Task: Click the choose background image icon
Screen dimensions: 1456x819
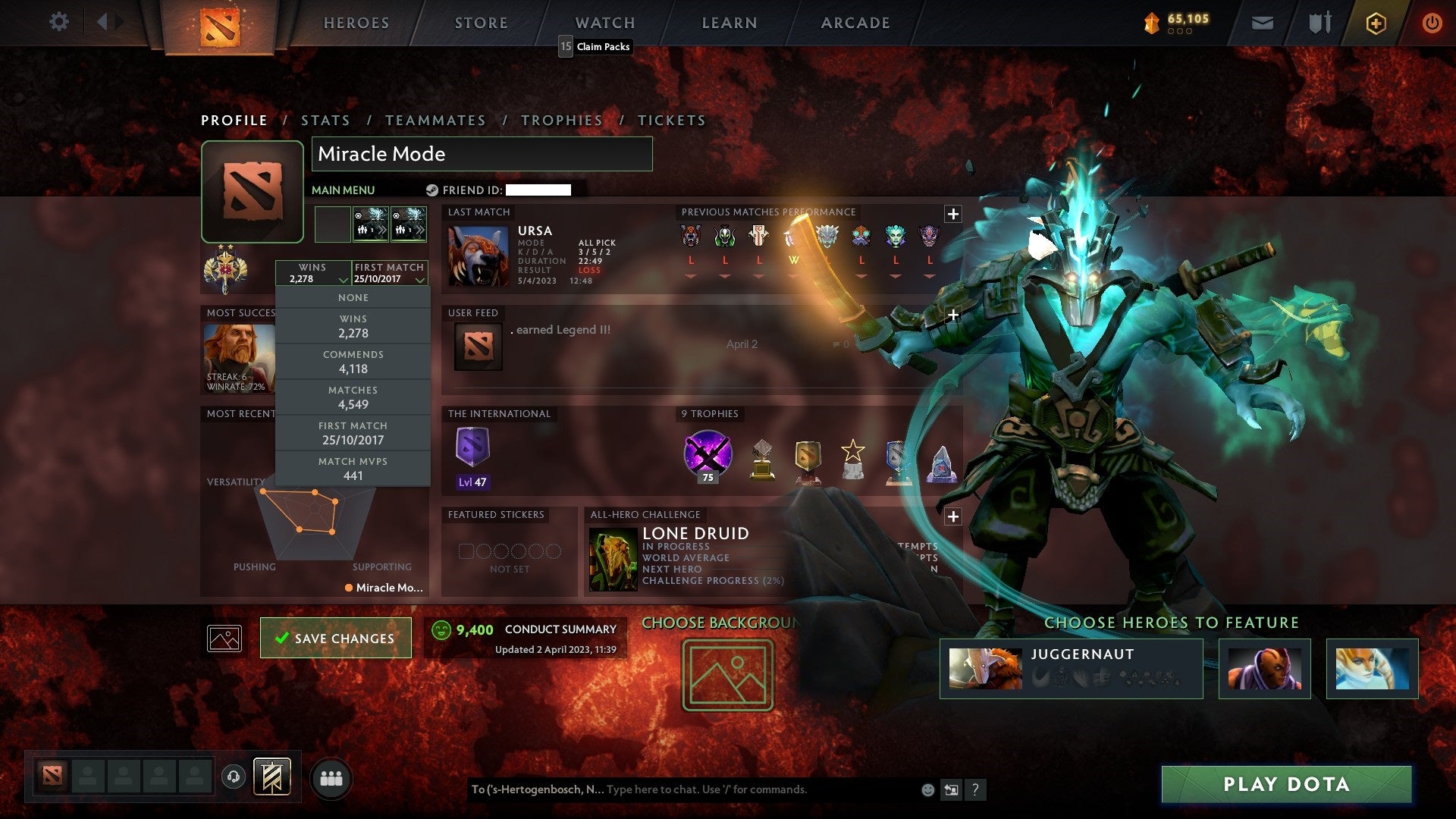Action: tap(726, 675)
